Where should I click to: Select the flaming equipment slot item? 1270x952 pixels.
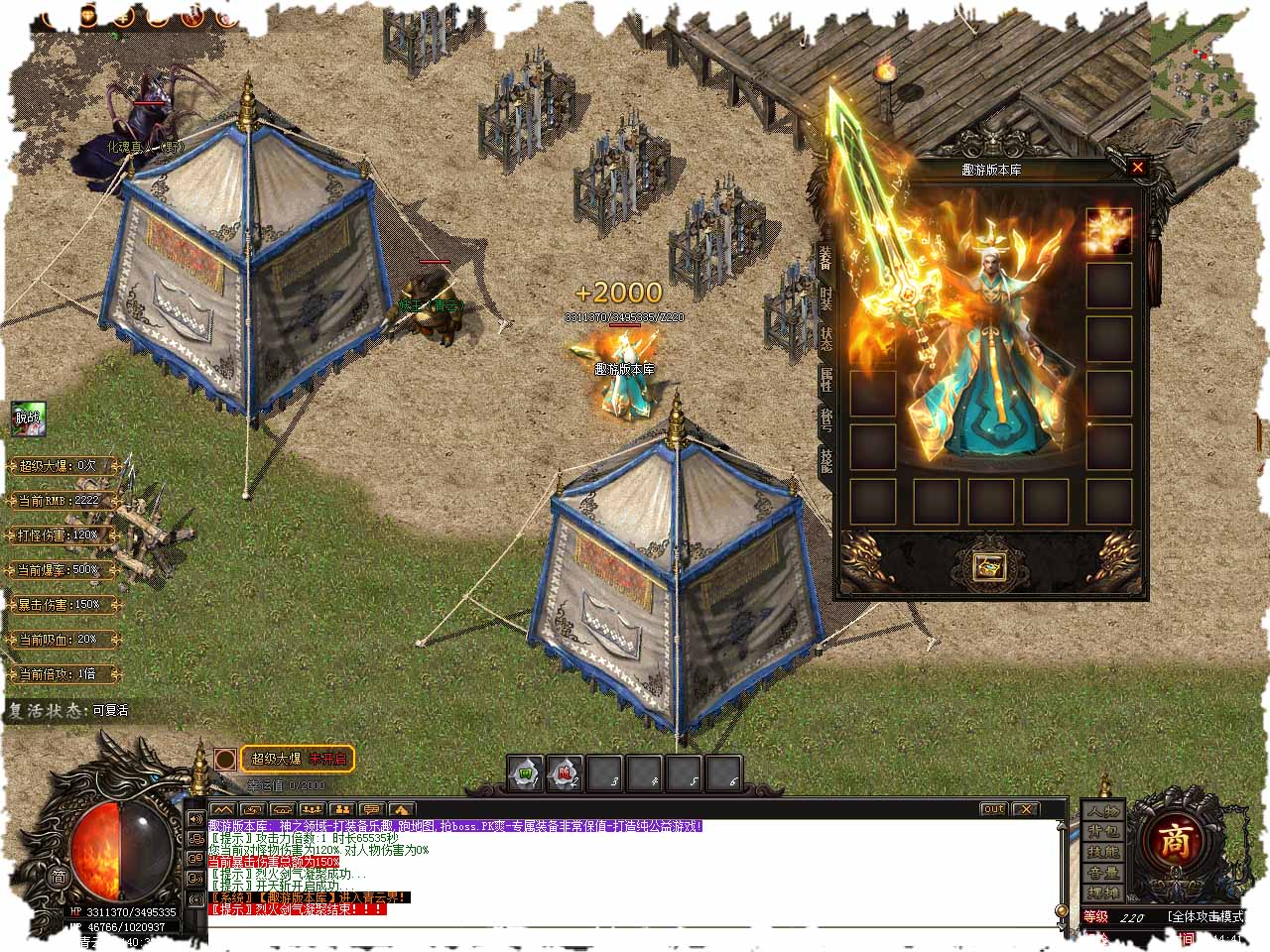pyautogui.click(x=1108, y=231)
